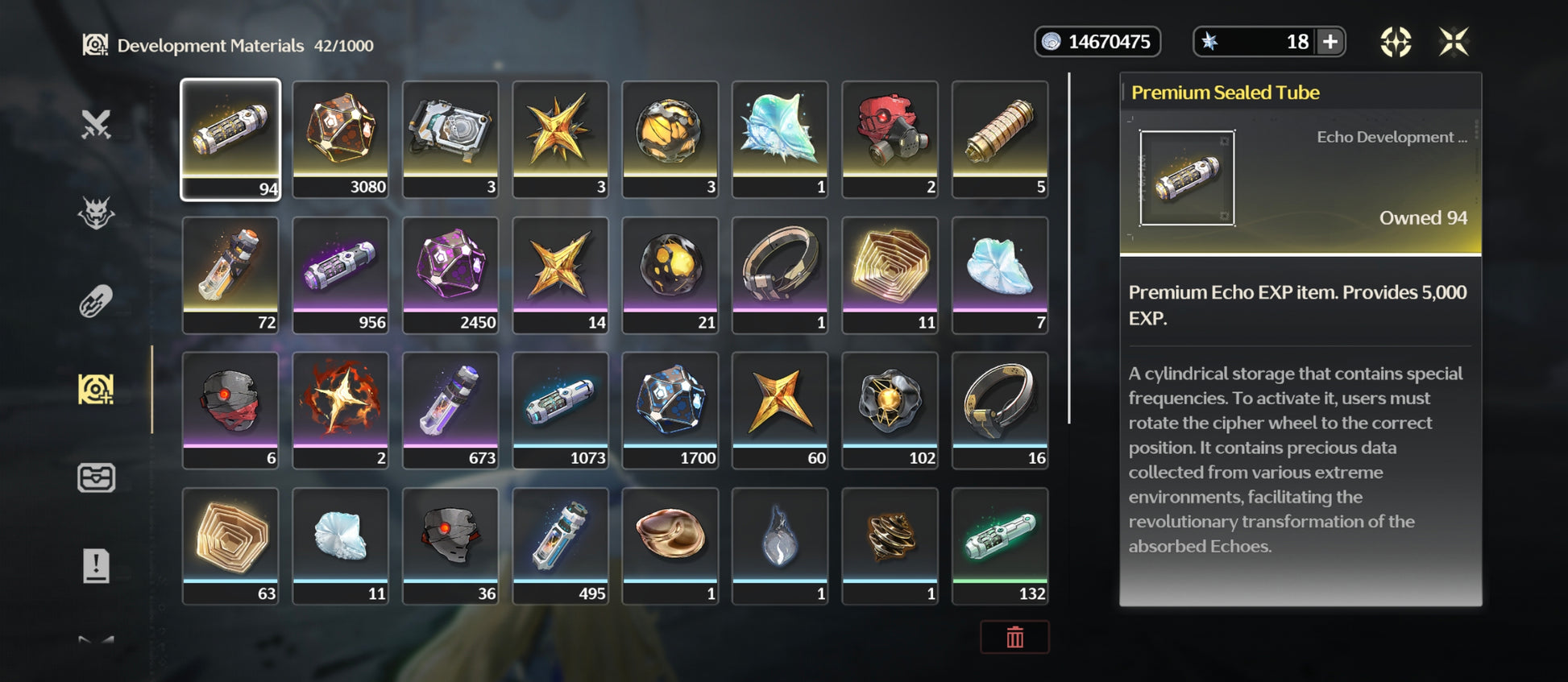Select the gold tuner stack of 3080
Viewport: 1568px width, 682px height.
coord(340,138)
